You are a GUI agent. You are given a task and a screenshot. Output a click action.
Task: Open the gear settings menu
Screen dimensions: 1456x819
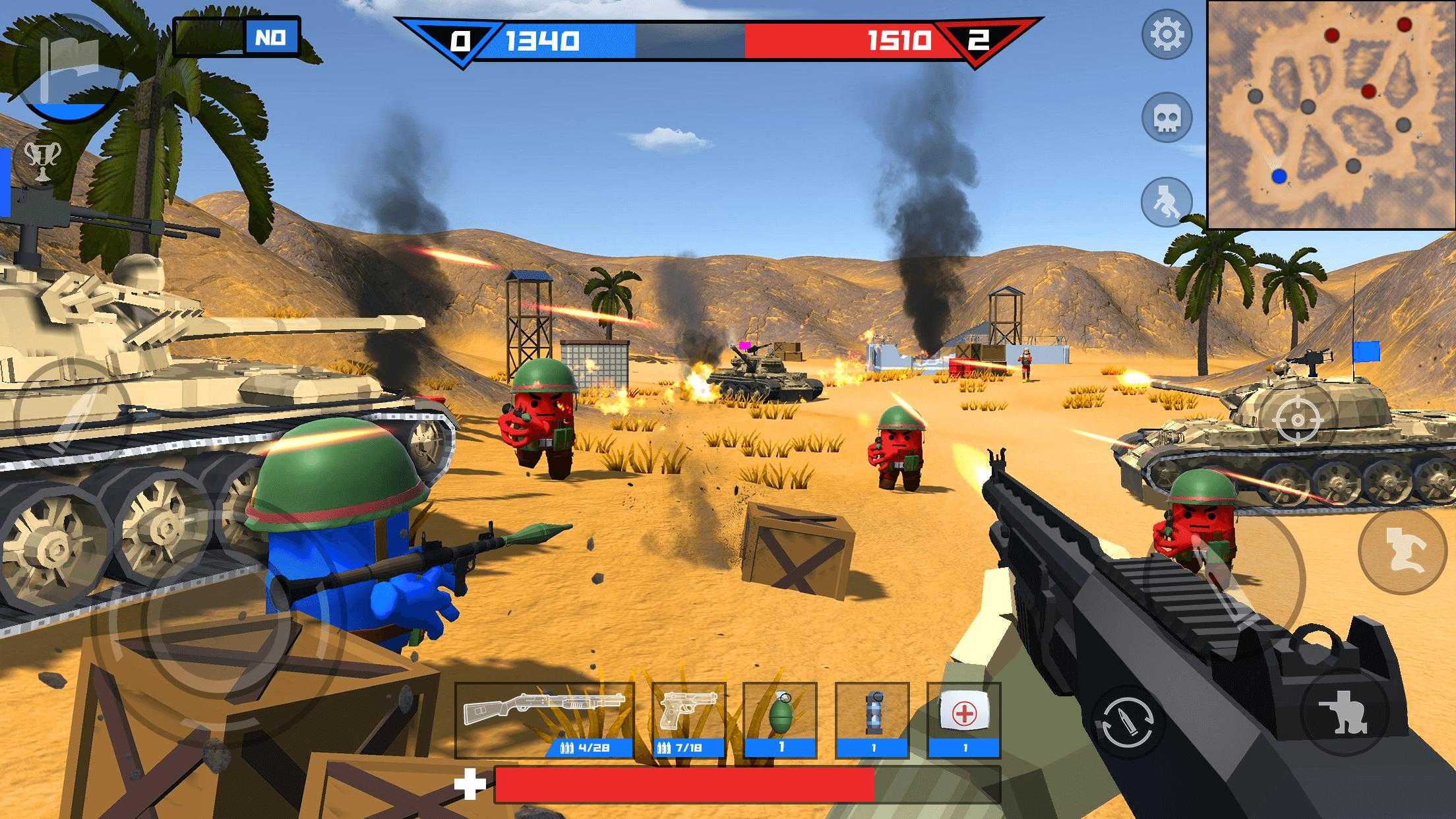[x=1166, y=34]
